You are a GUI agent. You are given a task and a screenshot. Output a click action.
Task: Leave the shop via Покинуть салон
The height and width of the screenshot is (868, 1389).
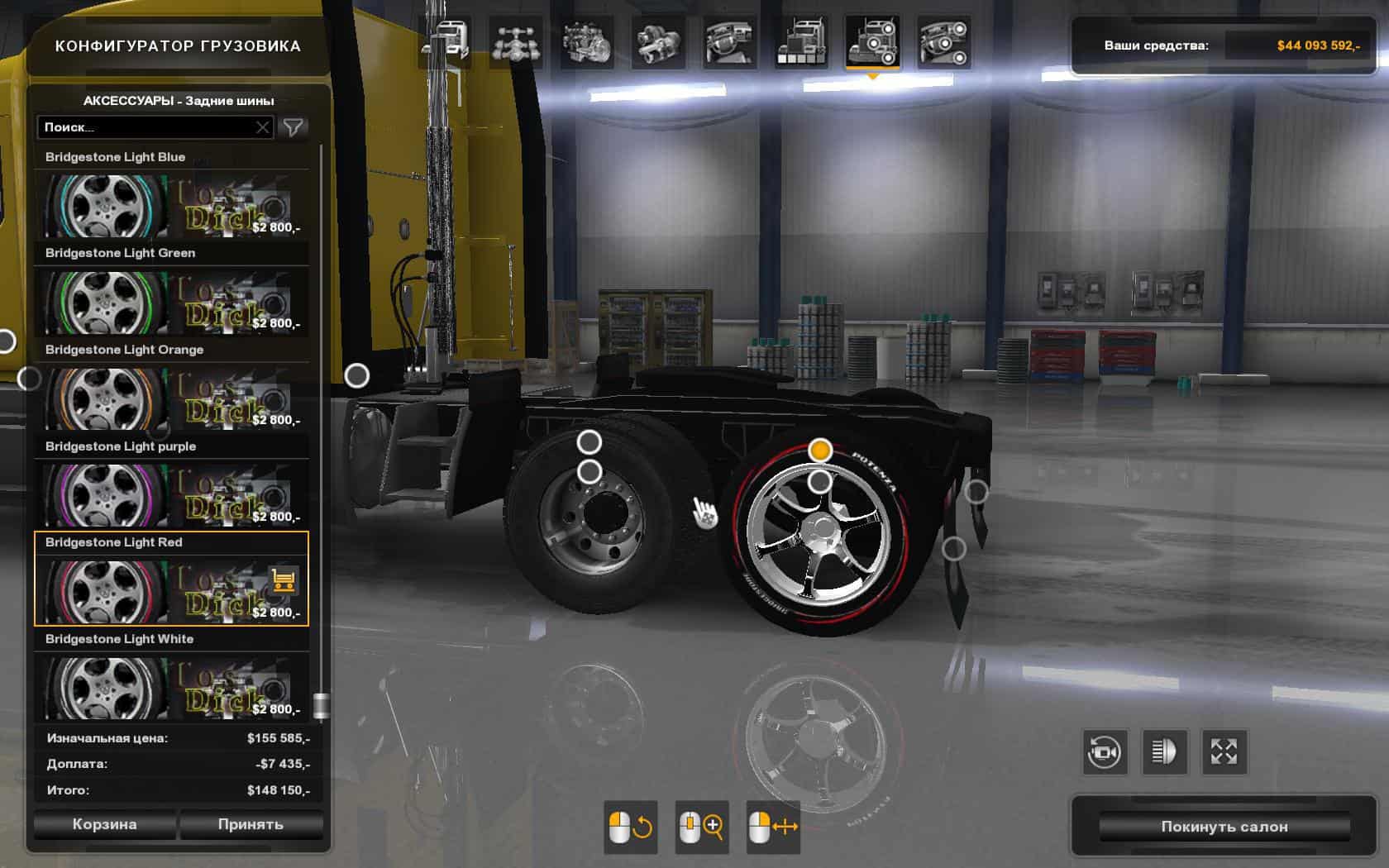click(1224, 827)
